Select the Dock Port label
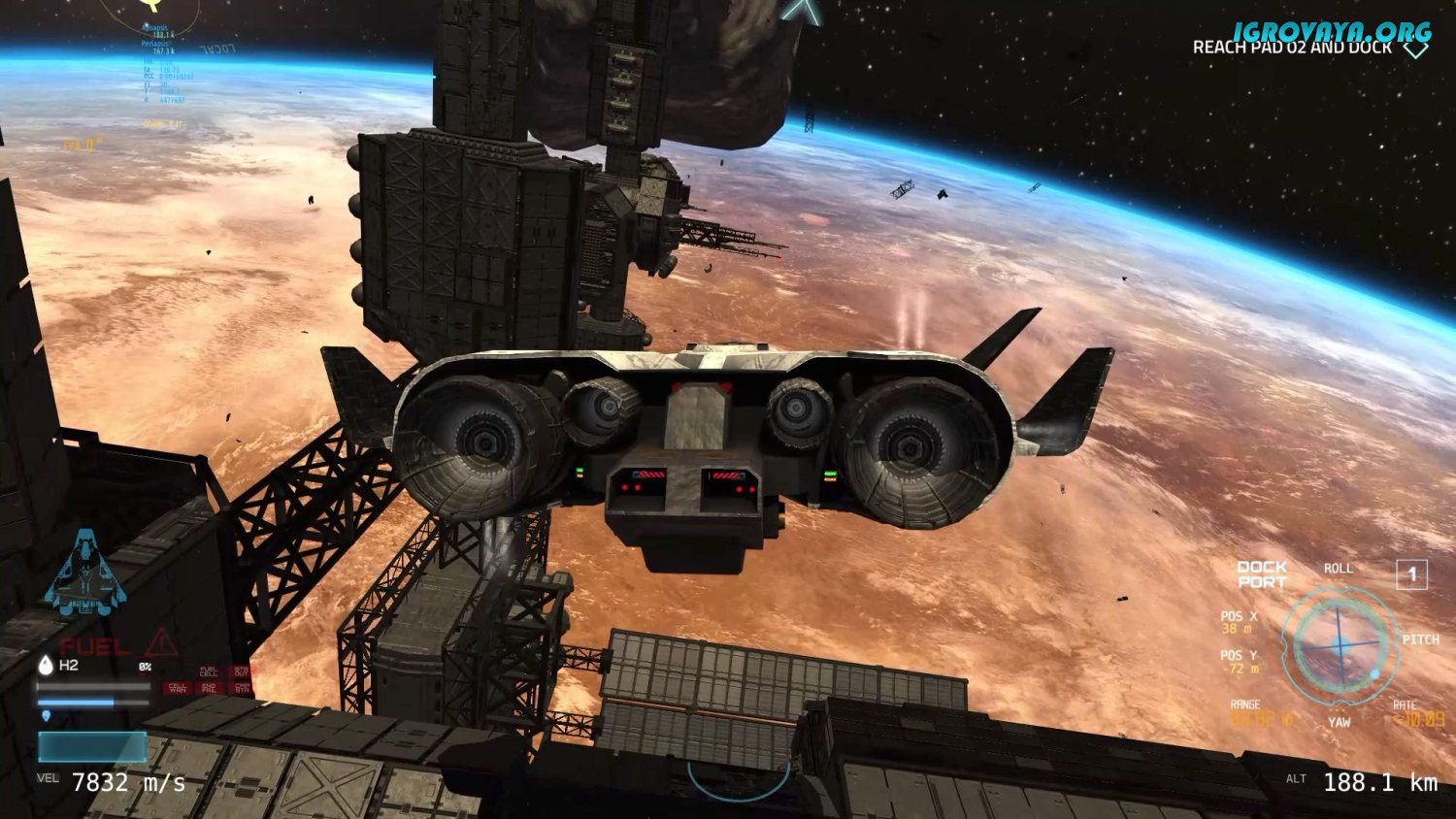 click(x=1262, y=574)
